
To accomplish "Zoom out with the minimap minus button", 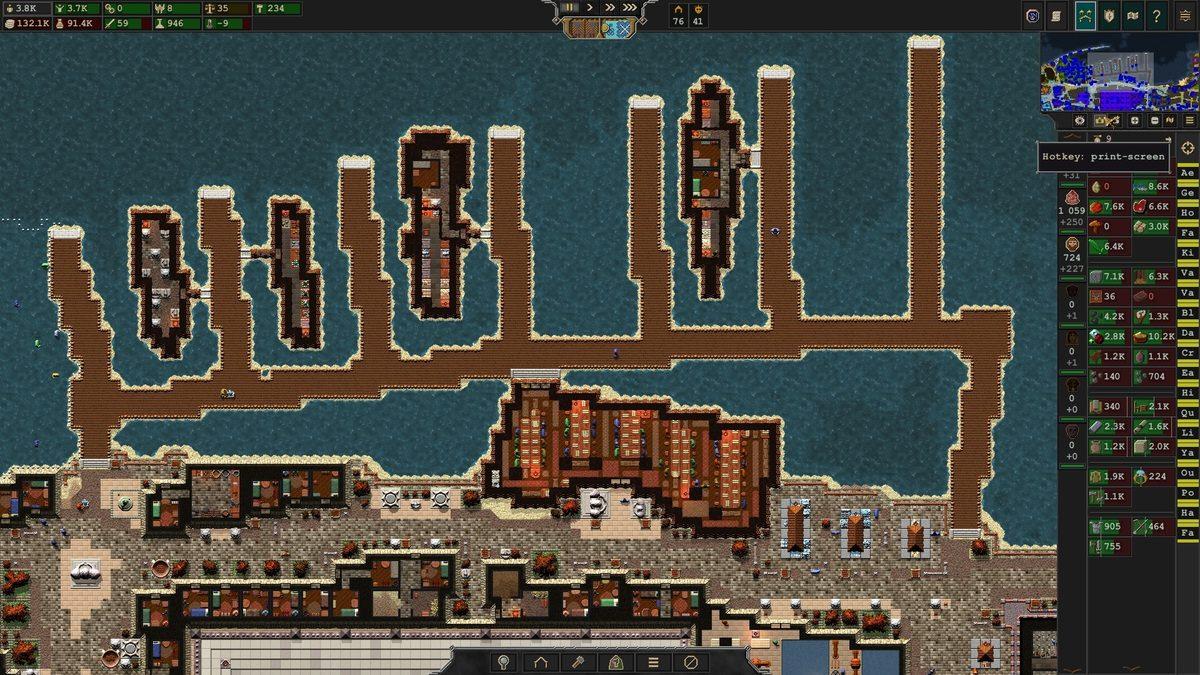I will pos(1153,120).
